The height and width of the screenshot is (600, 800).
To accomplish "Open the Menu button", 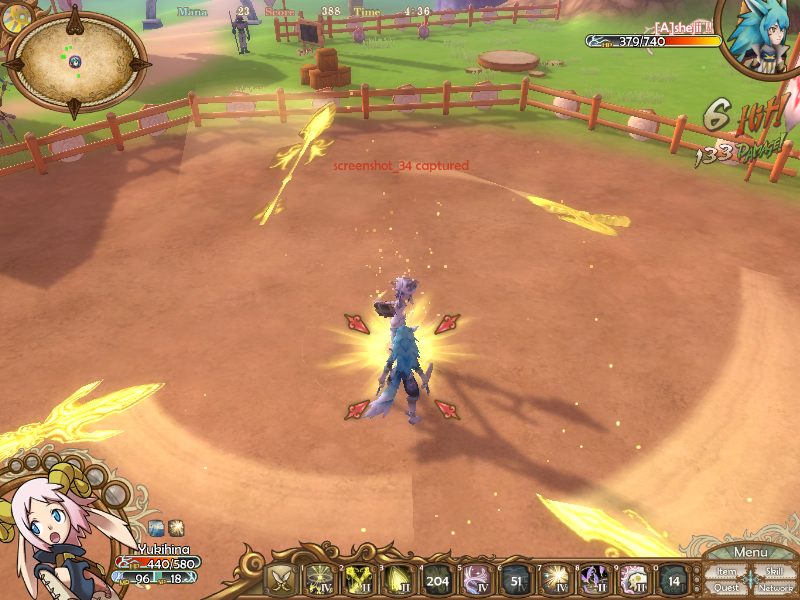I will pos(751,553).
